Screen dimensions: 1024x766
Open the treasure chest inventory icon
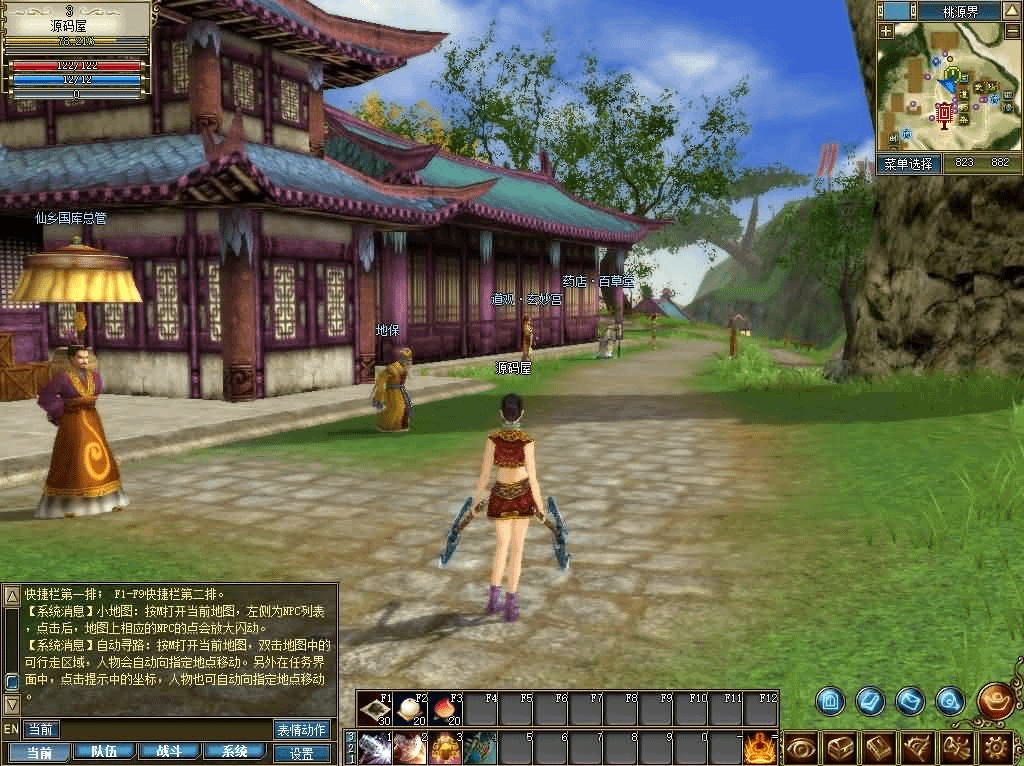coord(840,747)
